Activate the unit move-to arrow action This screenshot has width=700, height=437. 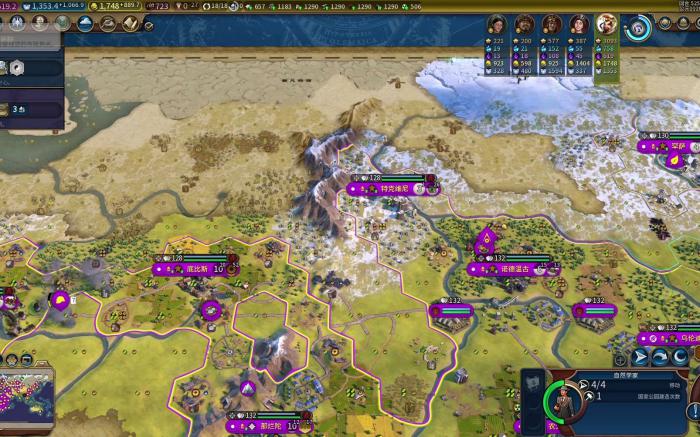pyautogui.click(x=641, y=357)
